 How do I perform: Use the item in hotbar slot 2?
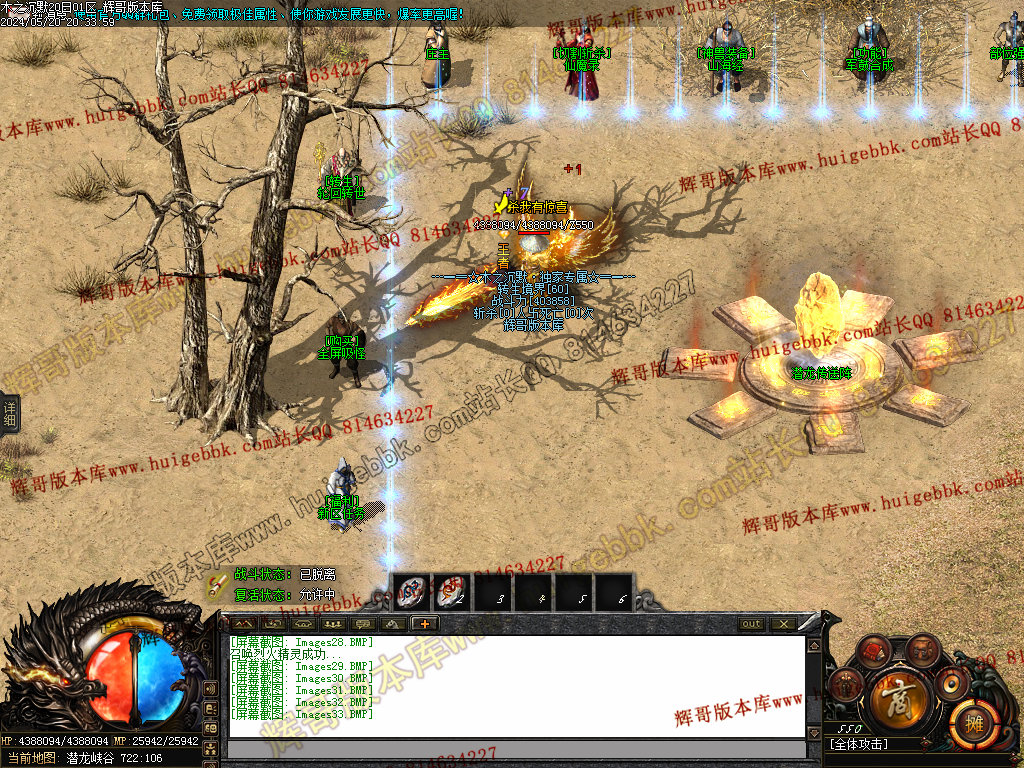451,592
